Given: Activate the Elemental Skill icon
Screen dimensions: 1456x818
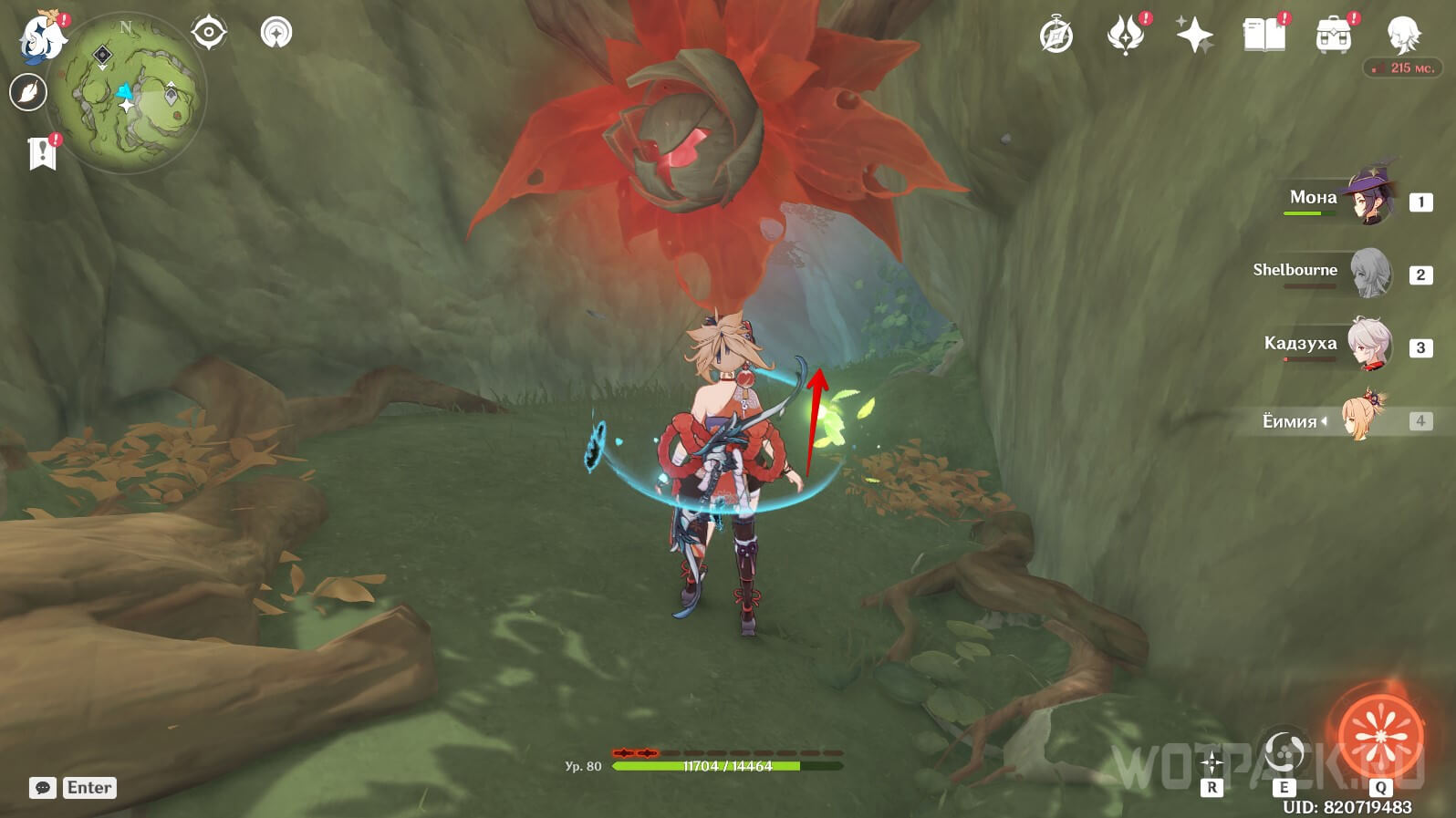Looking at the screenshot, I should tap(1284, 753).
